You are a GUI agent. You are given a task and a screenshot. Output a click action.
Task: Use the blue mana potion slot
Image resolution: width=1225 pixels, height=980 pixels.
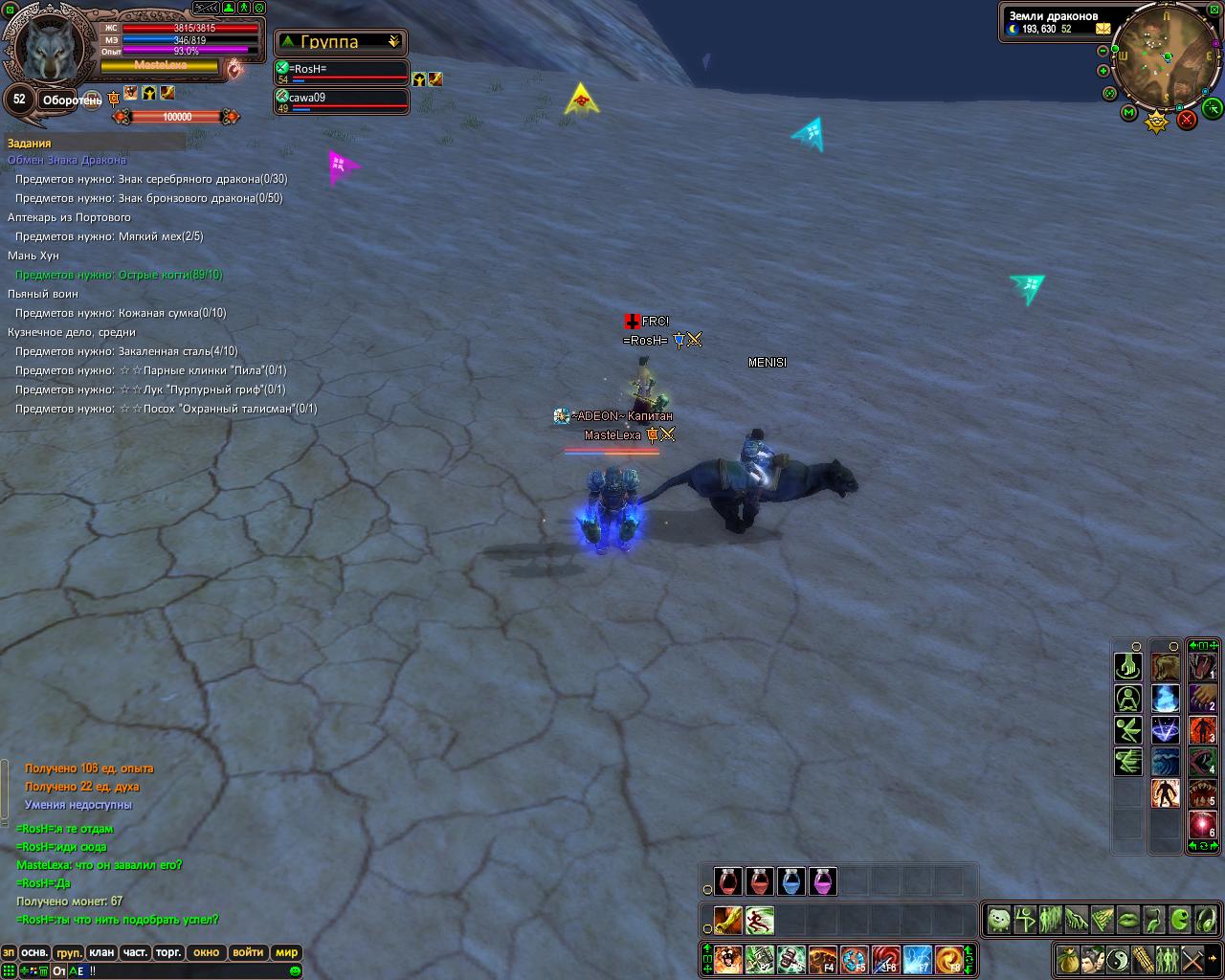click(x=791, y=881)
